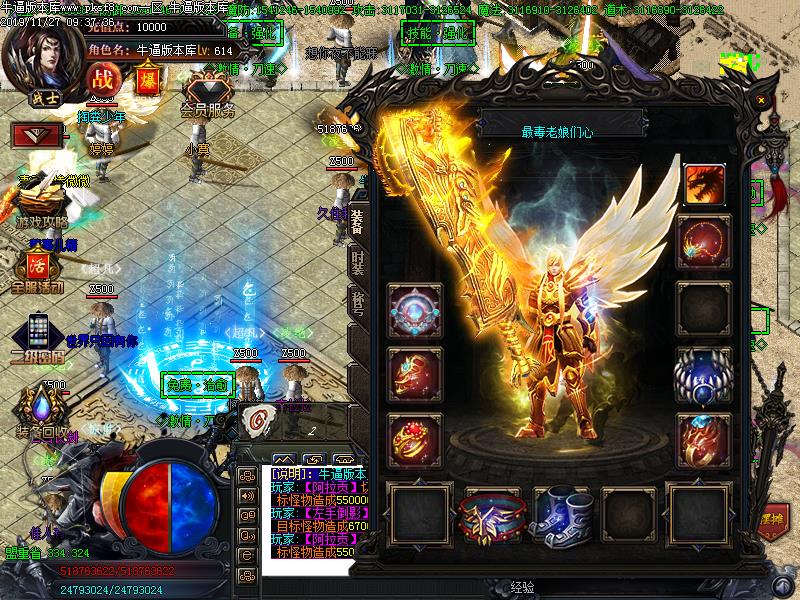This screenshot has width=800, height=600.
Task: Open the 二级密码 secondary password phone icon
Action: coord(38,335)
